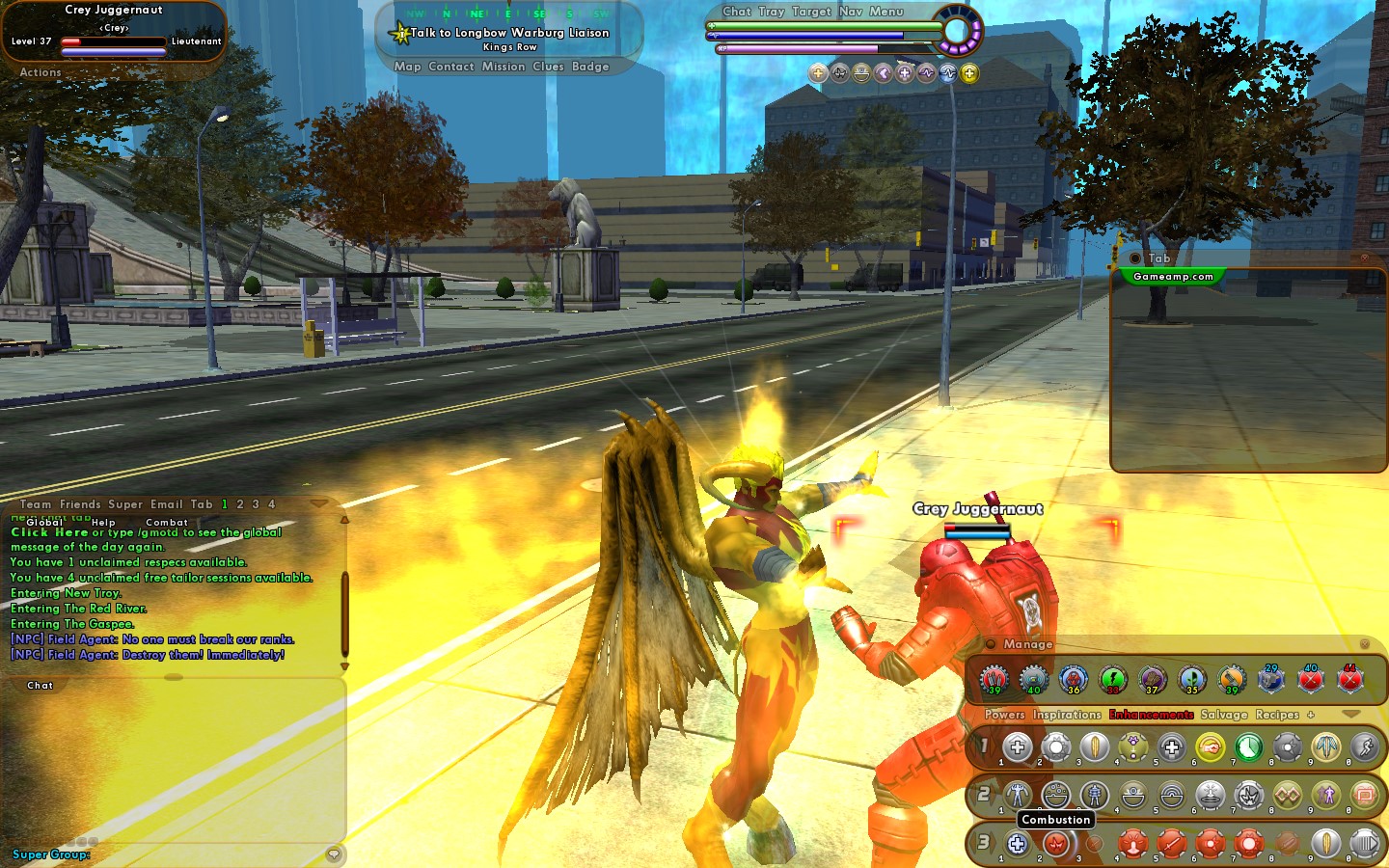Open the Friends list in chat
Screen dimensions: 1389x868
click(x=79, y=504)
